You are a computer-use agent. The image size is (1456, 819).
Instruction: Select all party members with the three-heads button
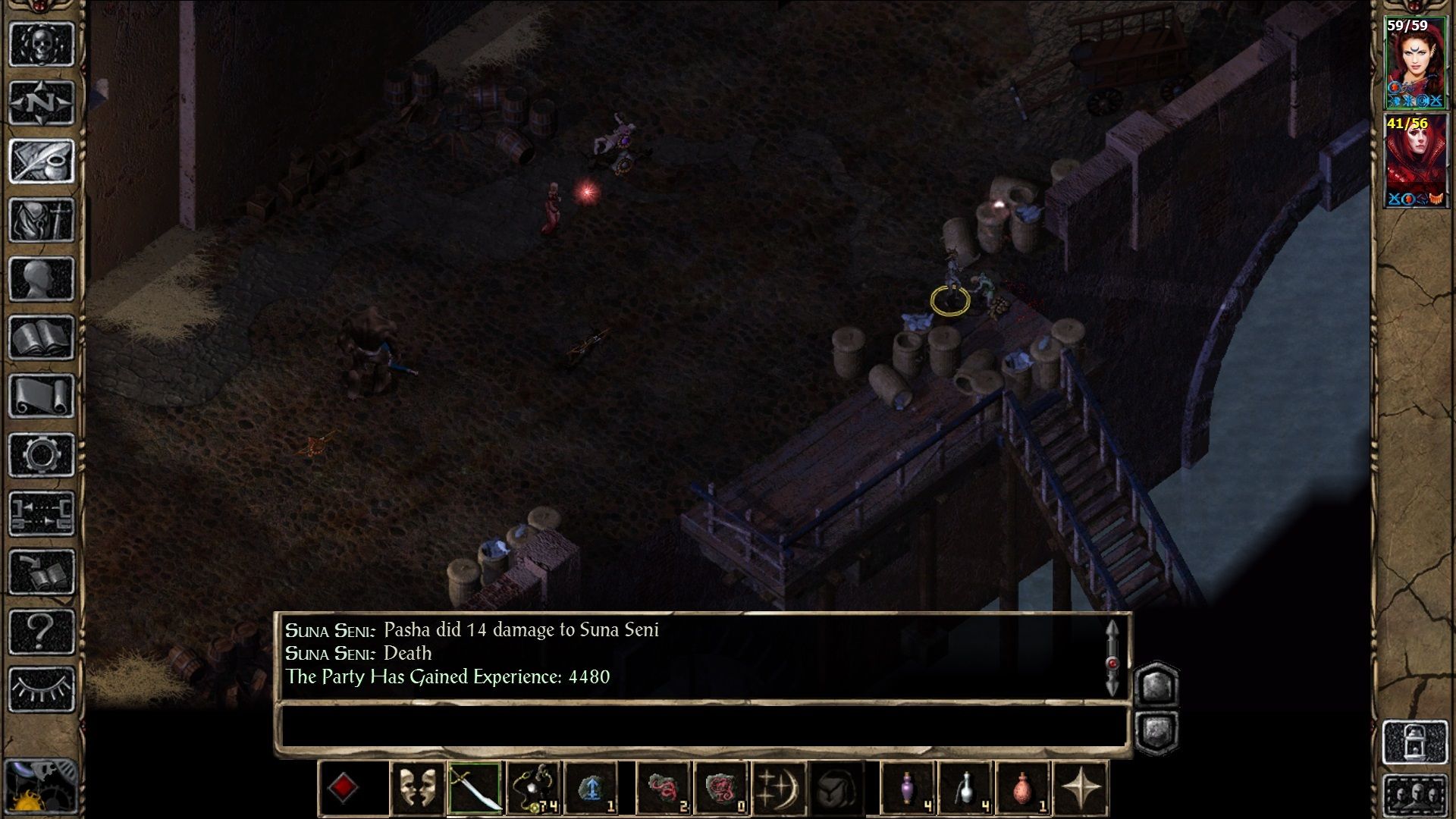[x=1415, y=796]
